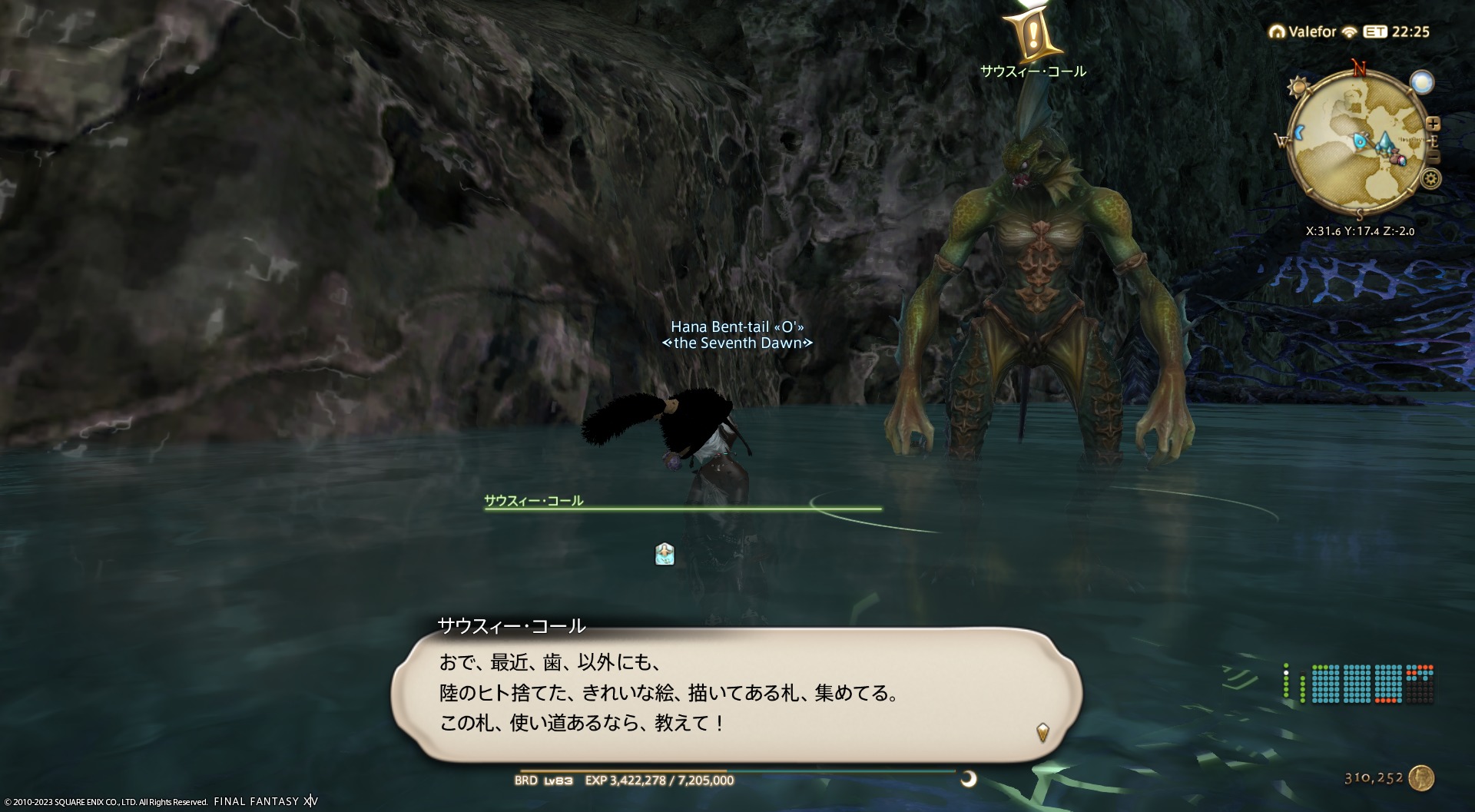Click the crescent moon icon beside the EXP bar

click(x=969, y=780)
